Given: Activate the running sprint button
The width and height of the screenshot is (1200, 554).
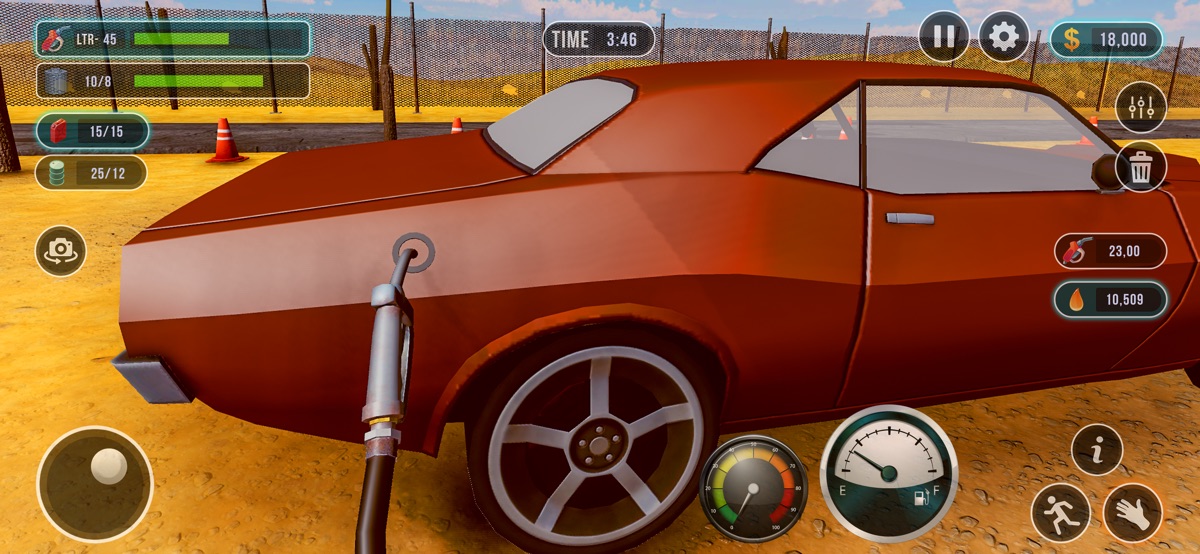Looking at the screenshot, I should point(1061,513).
